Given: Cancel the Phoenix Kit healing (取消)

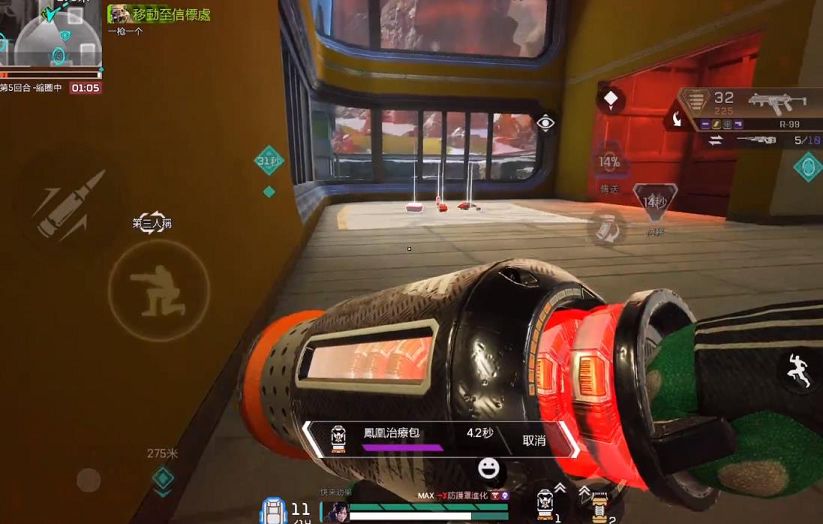Looking at the screenshot, I should pyautogui.click(x=535, y=440).
